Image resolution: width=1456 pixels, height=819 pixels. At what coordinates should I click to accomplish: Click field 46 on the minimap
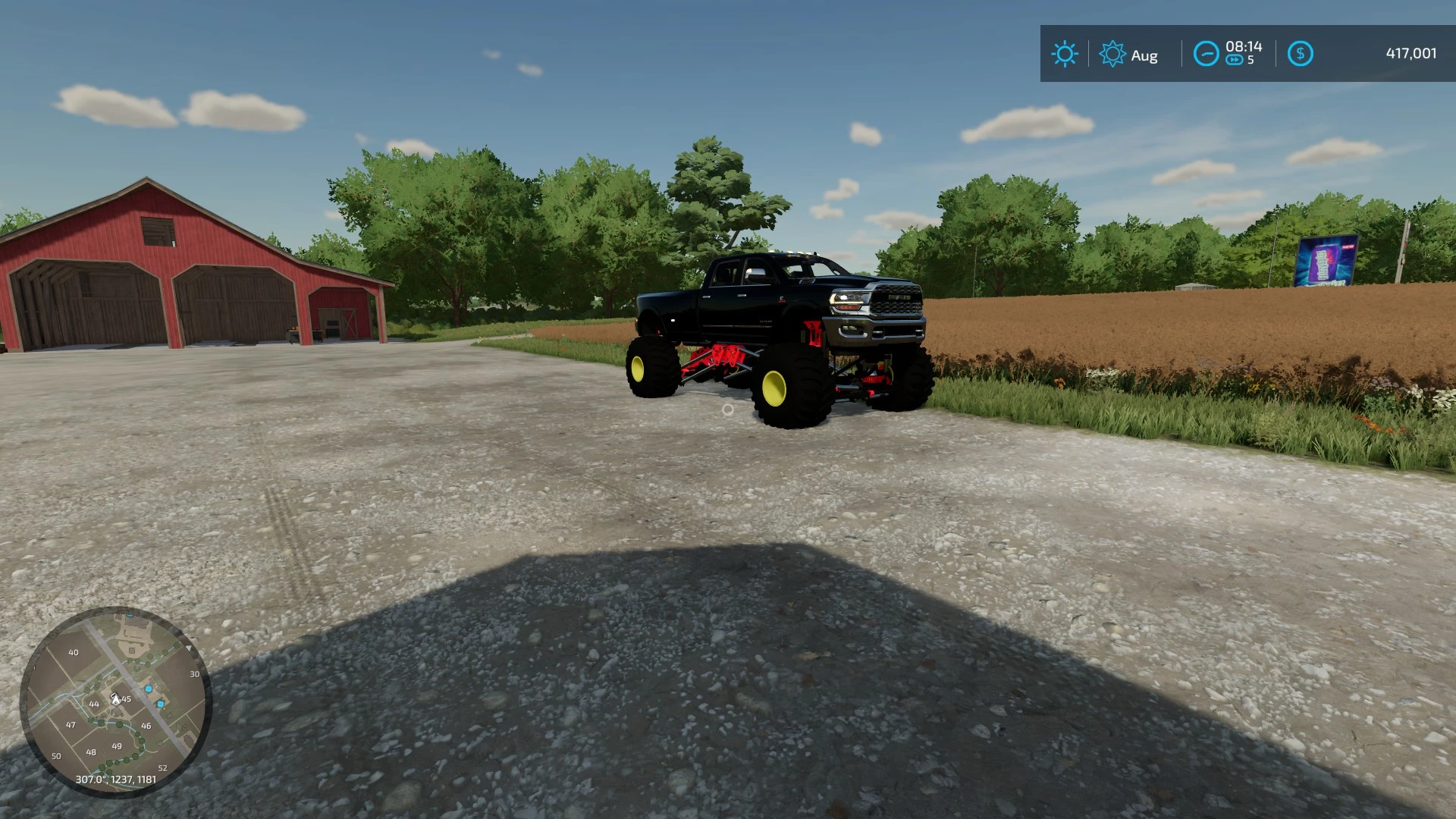click(146, 725)
